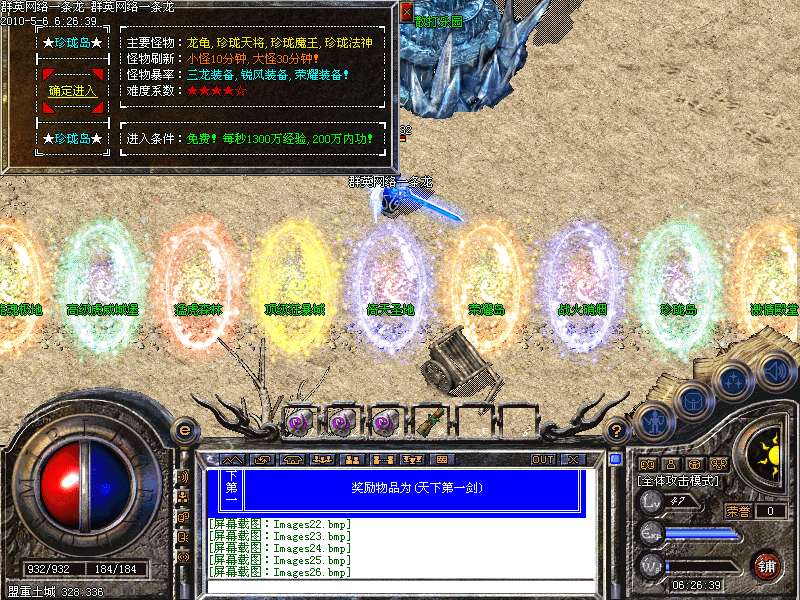Viewport: 800px width, 600px height.
Task: Open the round 铺 shop button
Action: tap(767, 565)
